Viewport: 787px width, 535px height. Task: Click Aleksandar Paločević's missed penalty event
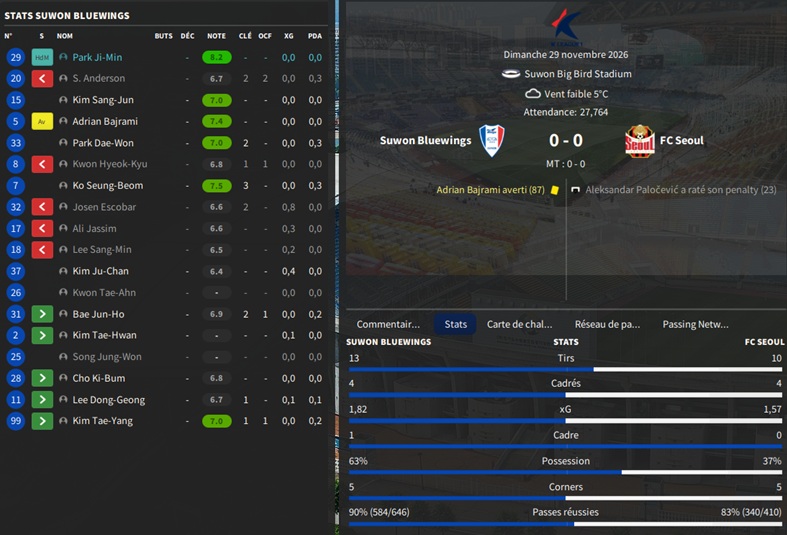tap(680, 189)
